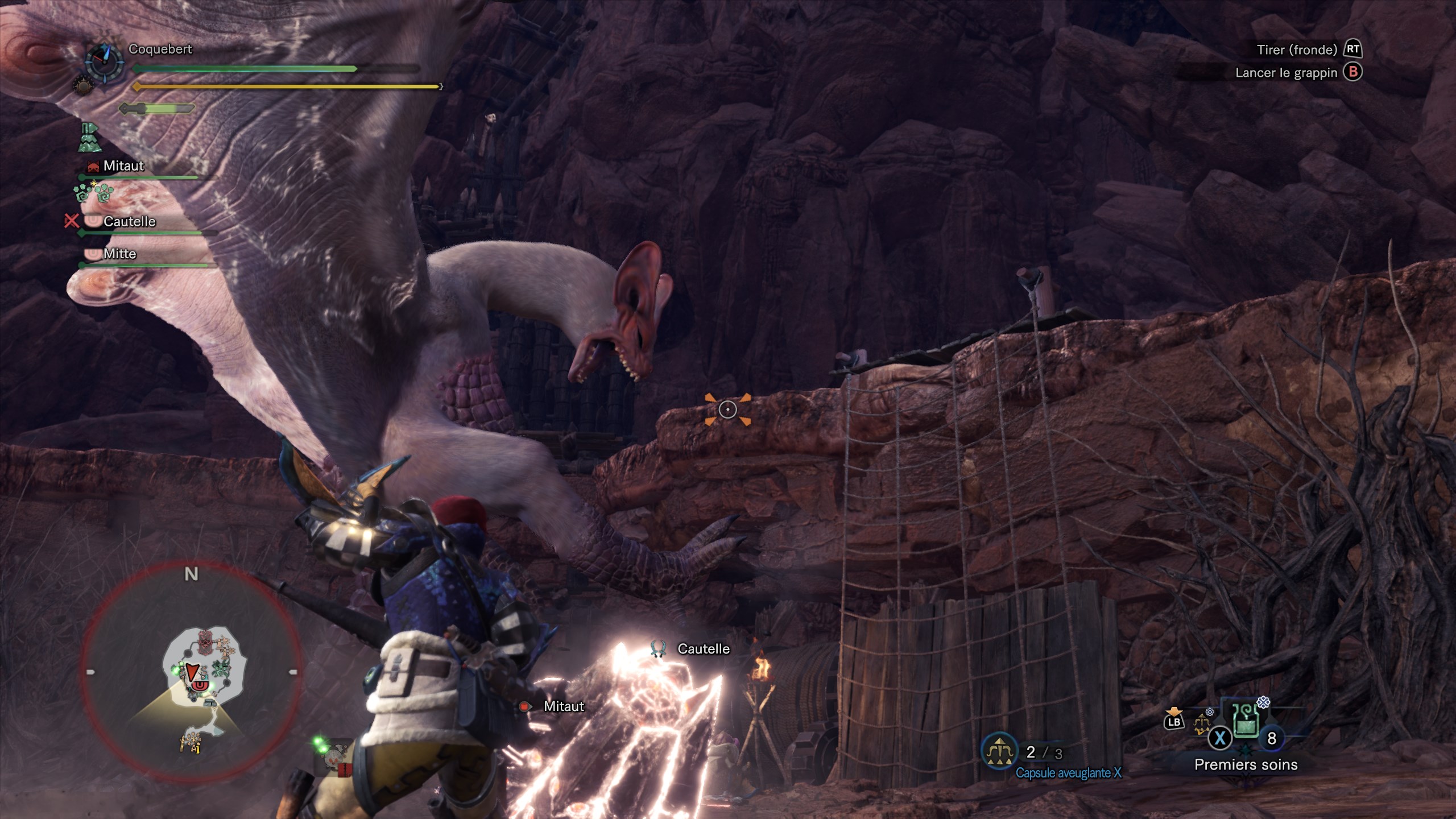Select party member Cautelle in the list
This screenshot has height=819, width=1456.
129,221
